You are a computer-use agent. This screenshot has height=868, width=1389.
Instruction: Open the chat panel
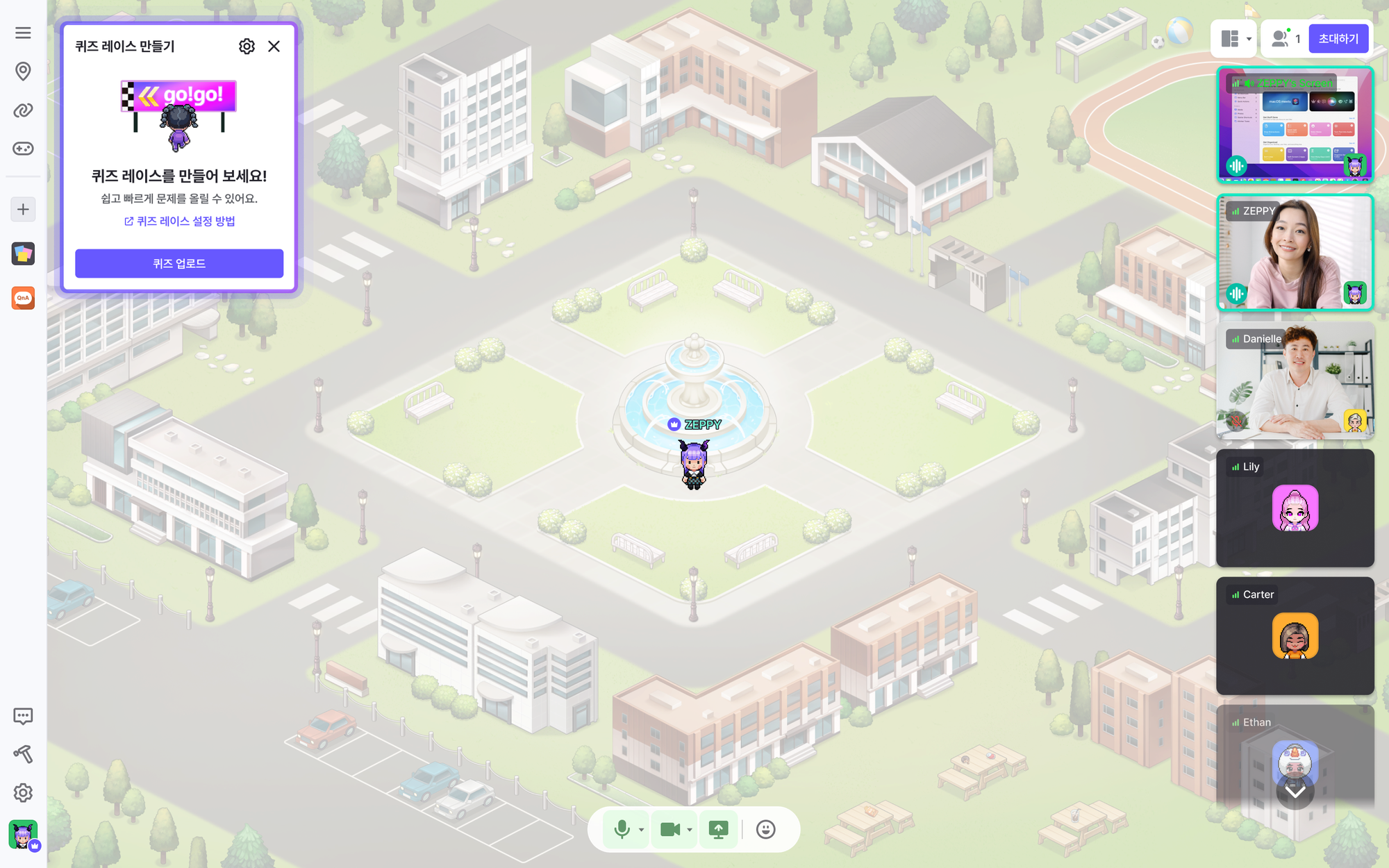coord(23,716)
